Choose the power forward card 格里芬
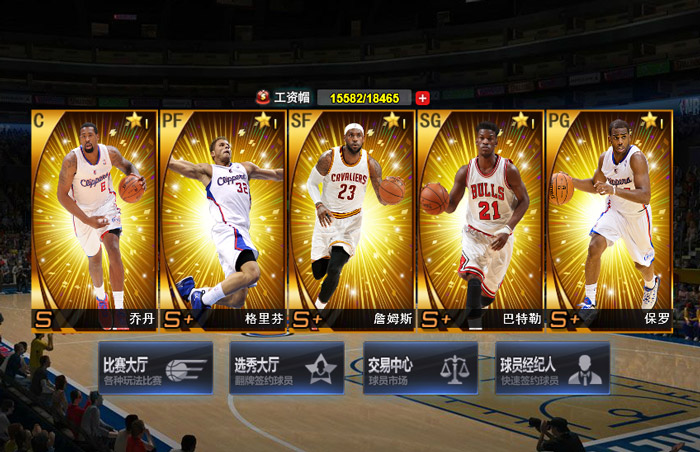Image resolution: width=700 pixels, height=452 pixels. (223, 220)
